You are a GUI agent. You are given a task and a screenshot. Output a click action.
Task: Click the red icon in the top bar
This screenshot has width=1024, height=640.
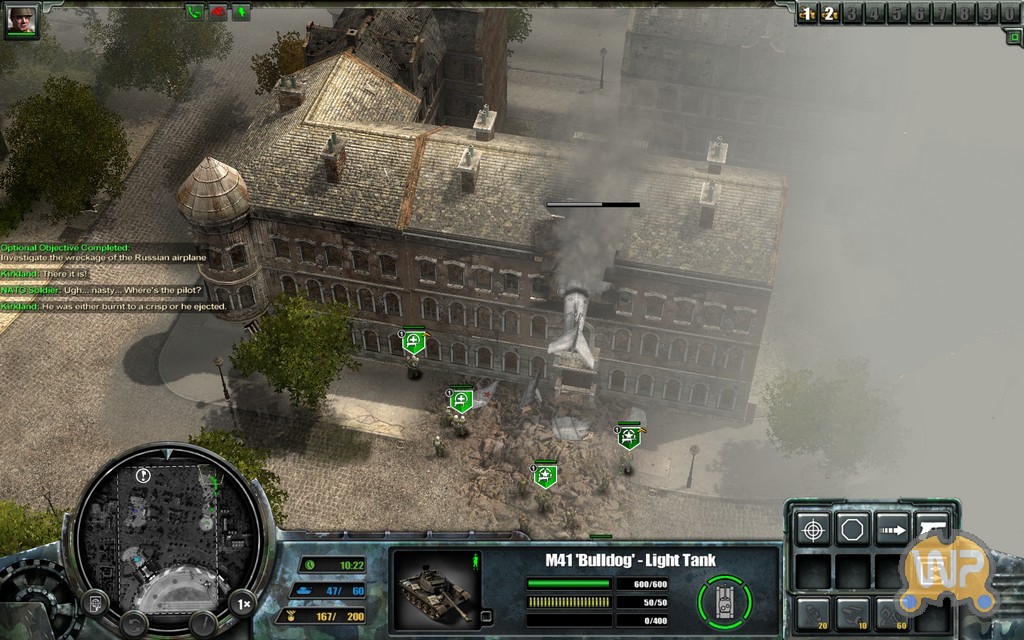217,12
